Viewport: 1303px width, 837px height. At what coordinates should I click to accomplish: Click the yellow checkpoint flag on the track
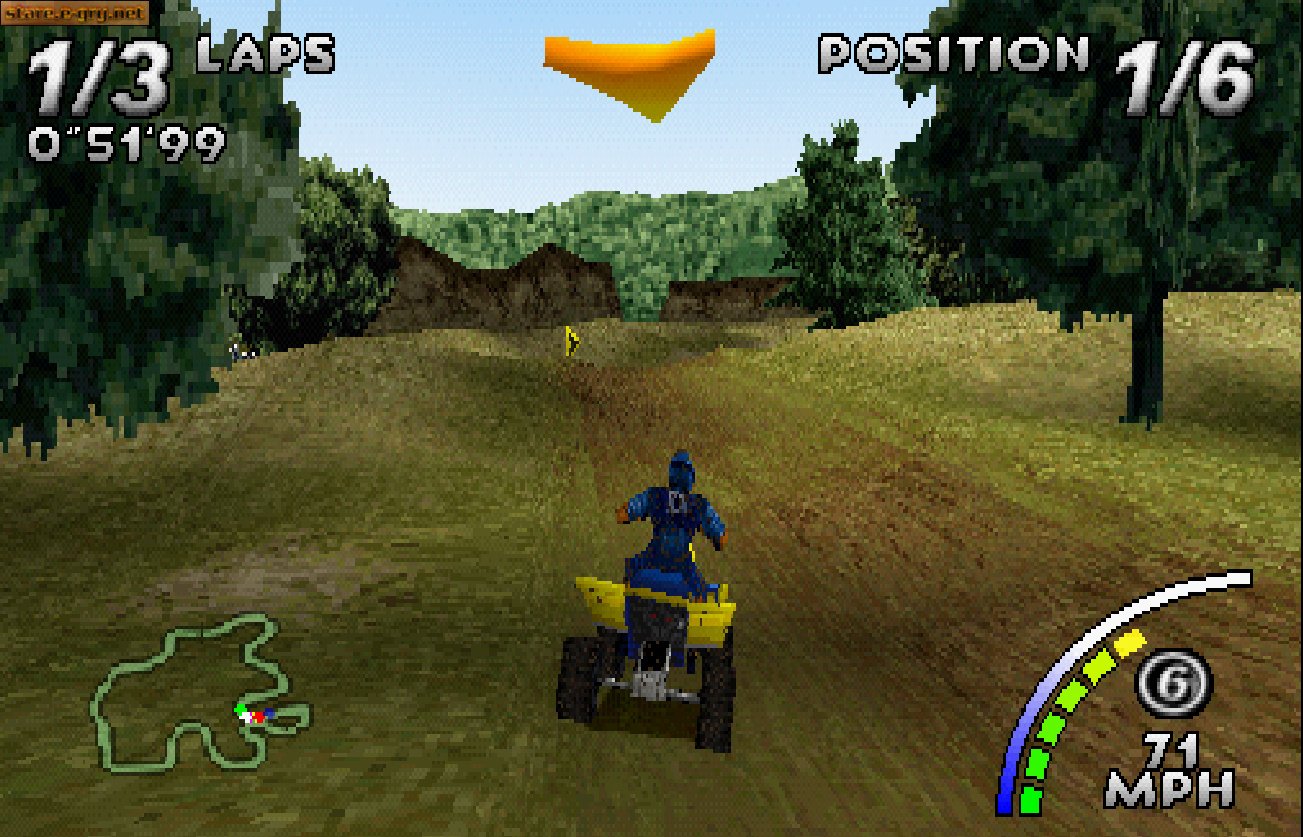coord(570,340)
